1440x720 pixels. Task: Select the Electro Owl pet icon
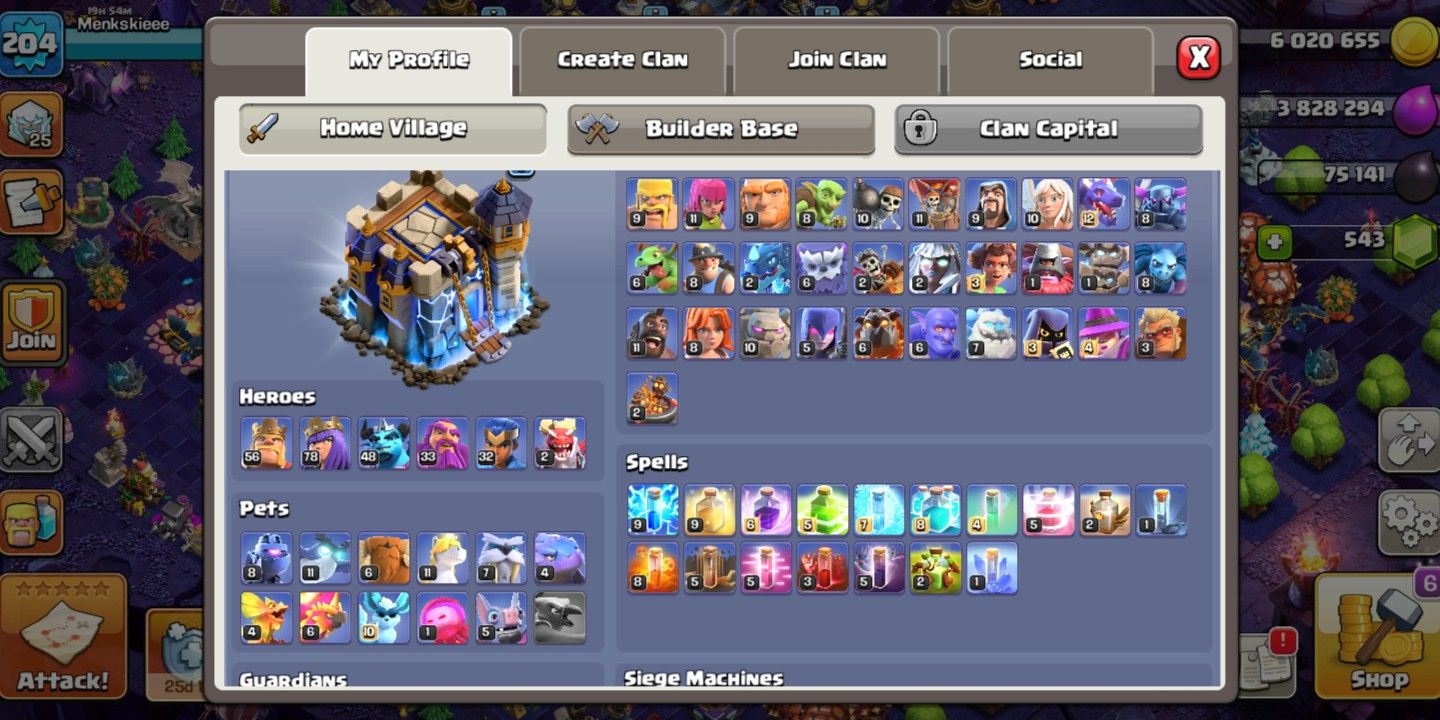(324, 557)
